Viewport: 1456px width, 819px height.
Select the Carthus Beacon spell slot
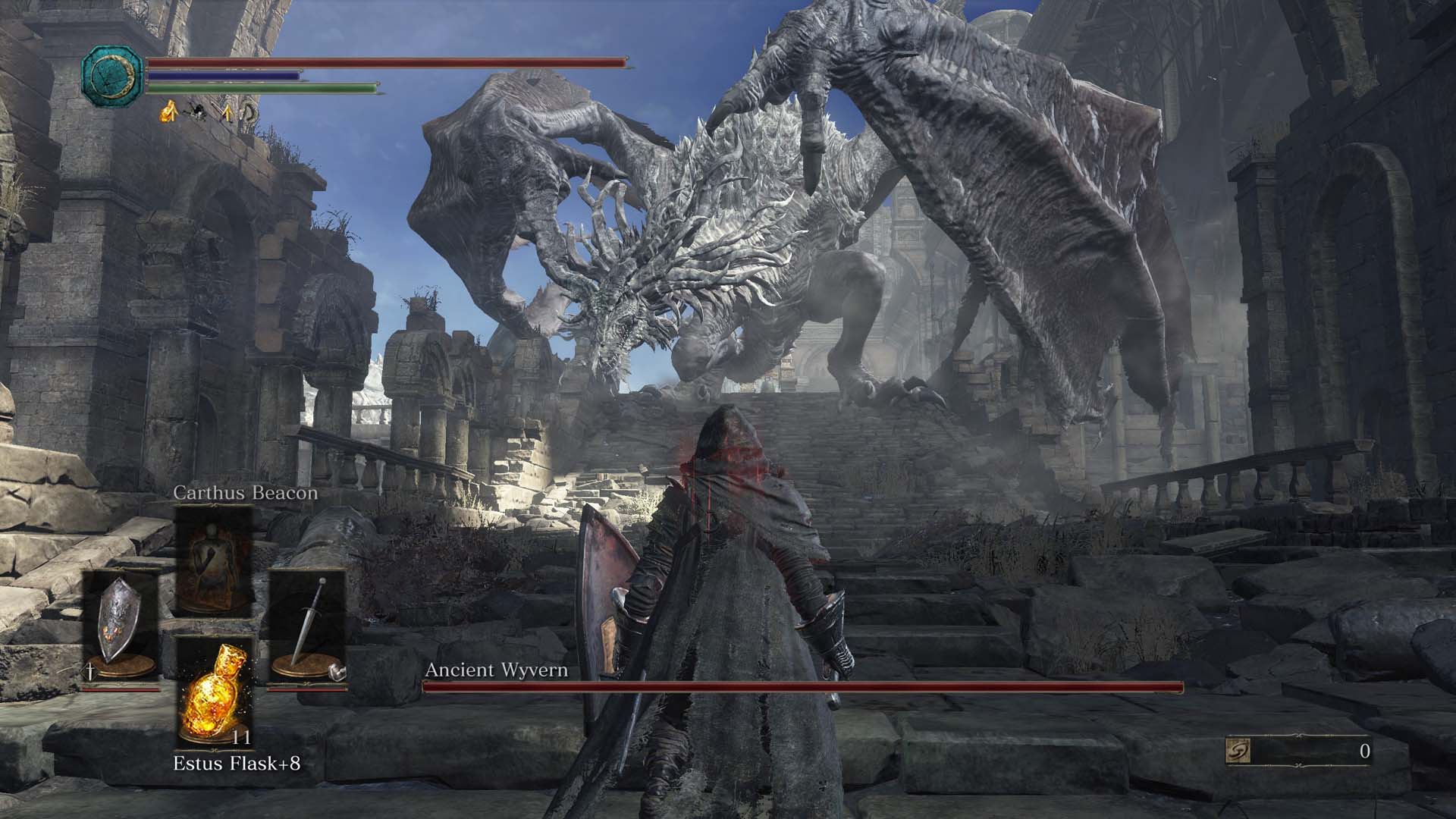(214, 560)
